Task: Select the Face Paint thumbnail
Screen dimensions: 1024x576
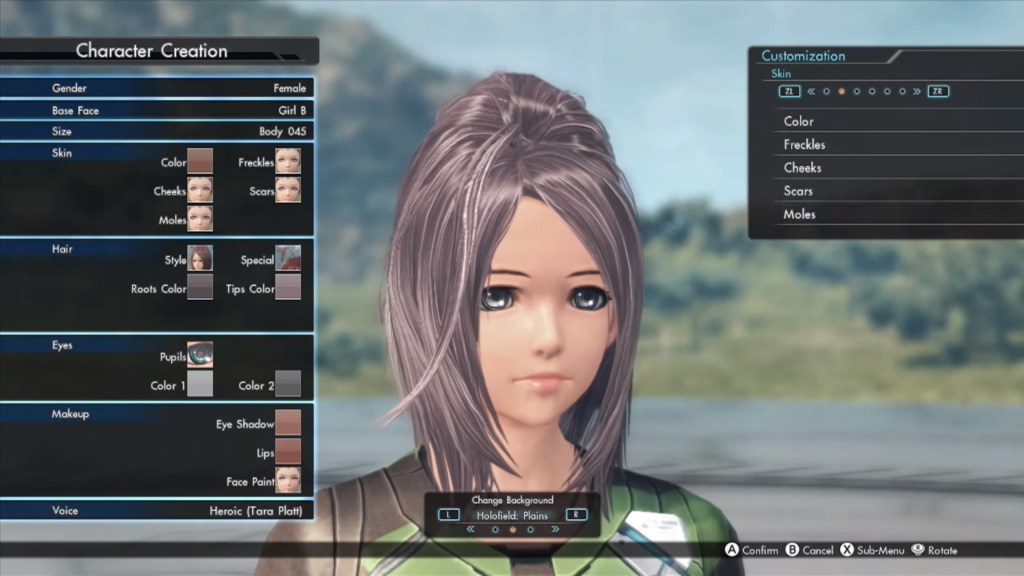Action: 288,480
